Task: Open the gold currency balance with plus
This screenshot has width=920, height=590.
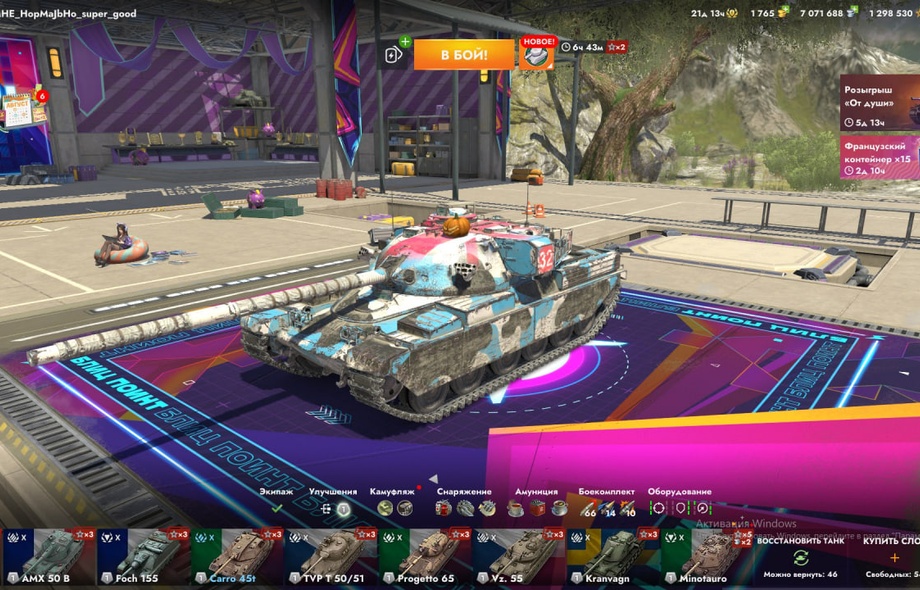Action: click(770, 13)
